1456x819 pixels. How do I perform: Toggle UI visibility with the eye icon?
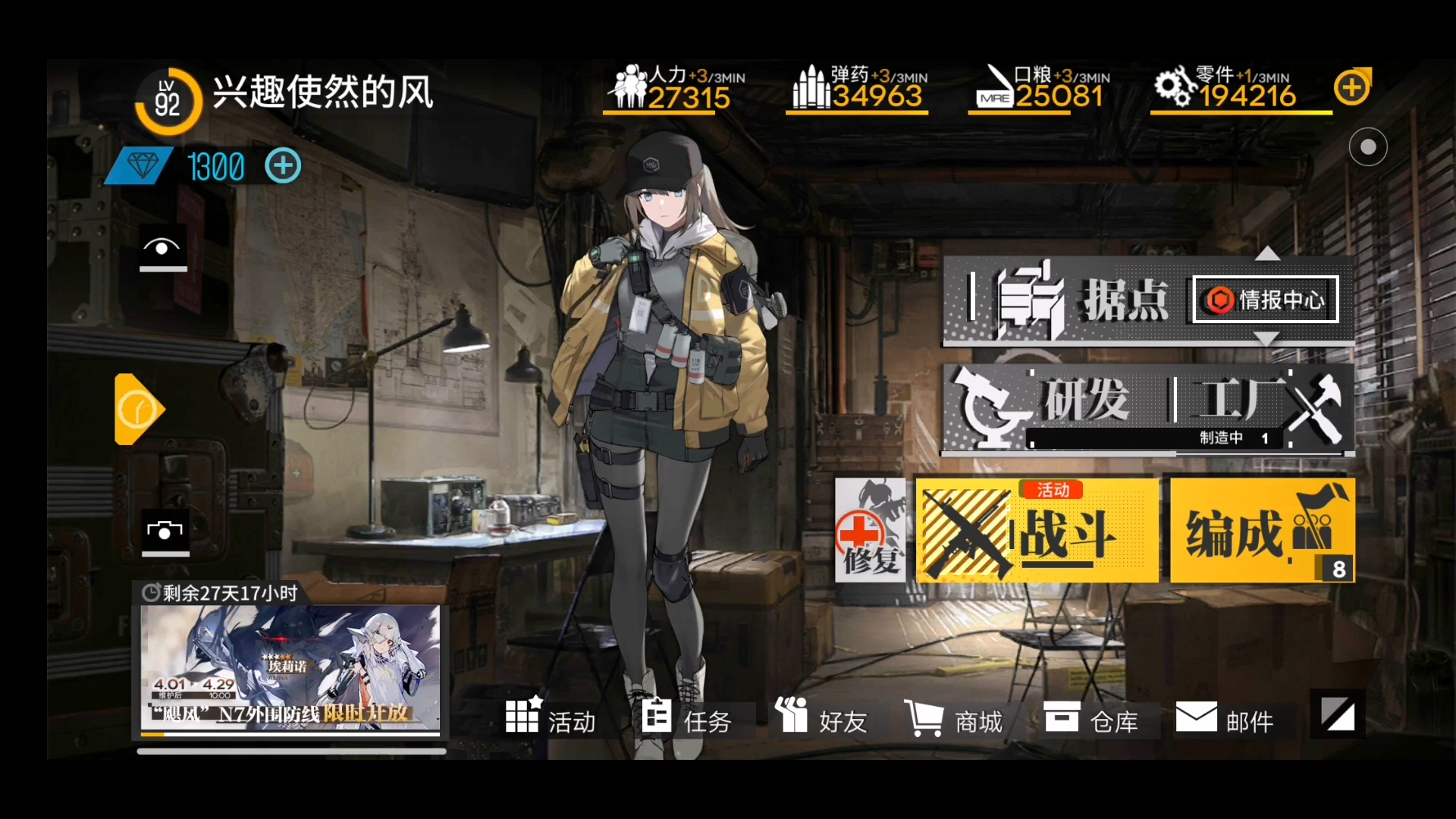click(x=162, y=249)
